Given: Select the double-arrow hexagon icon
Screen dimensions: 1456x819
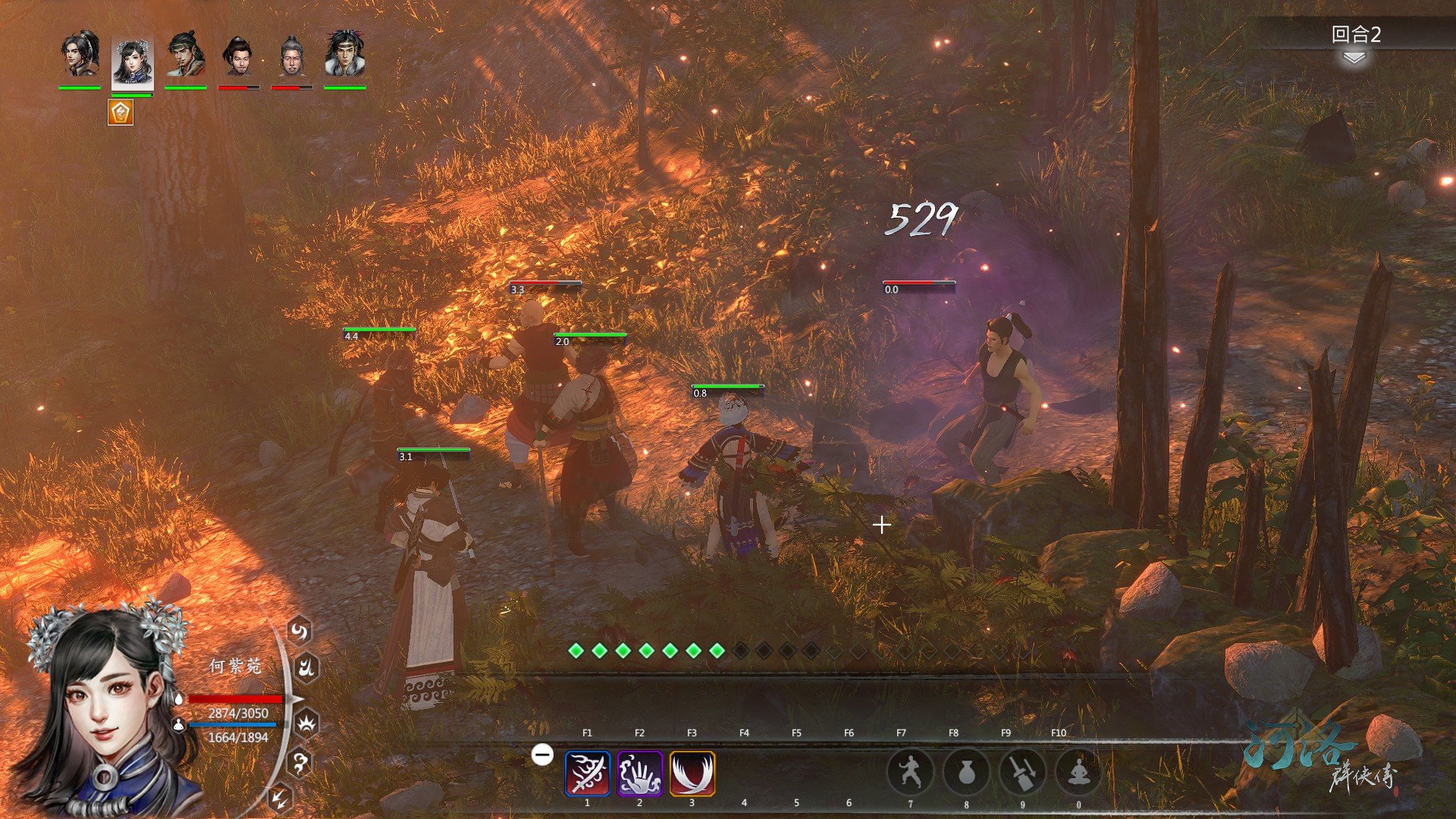Looking at the screenshot, I should [x=281, y=797].
